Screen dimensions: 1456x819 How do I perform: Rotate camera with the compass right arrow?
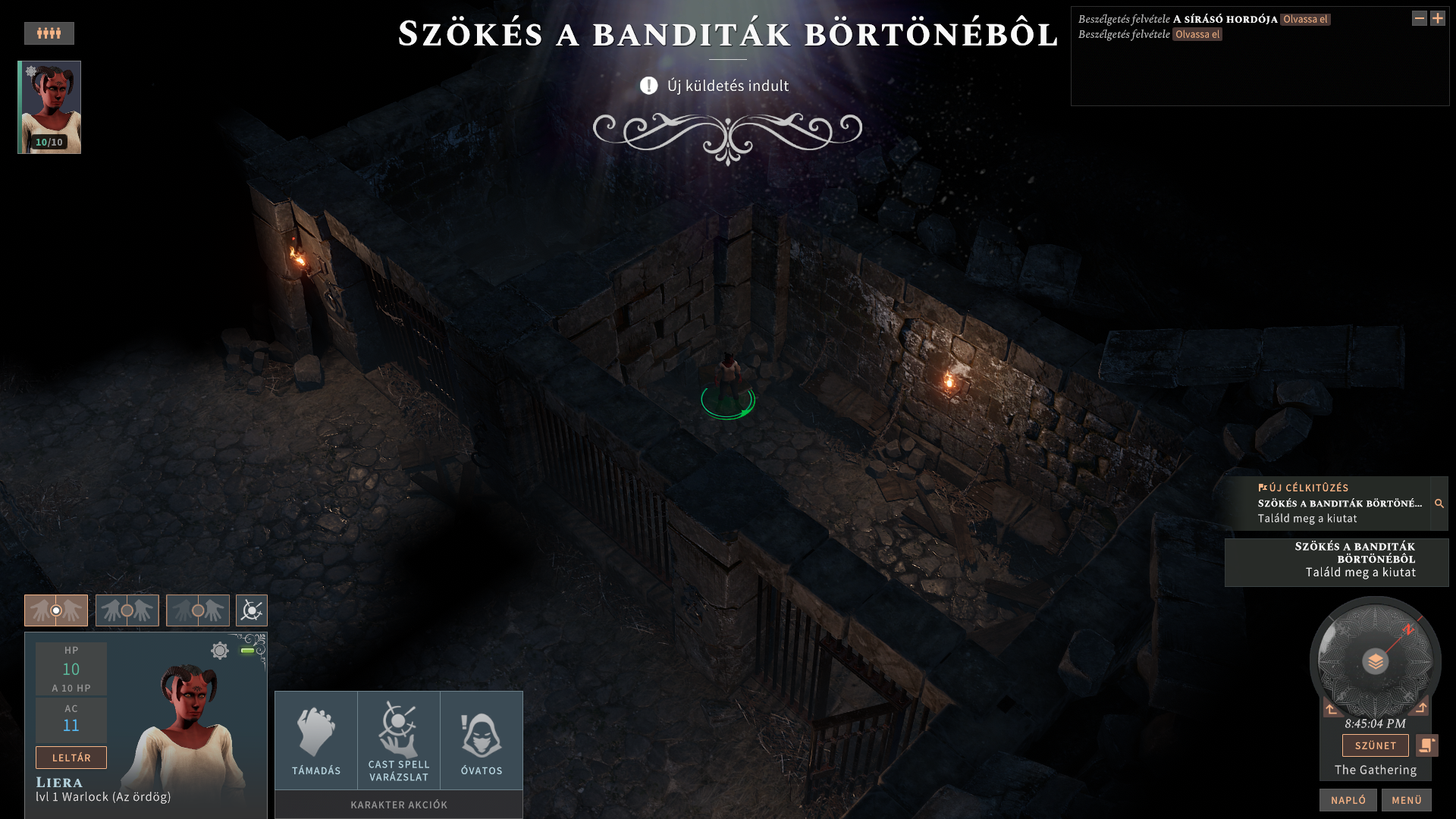tap(1420, 708)
